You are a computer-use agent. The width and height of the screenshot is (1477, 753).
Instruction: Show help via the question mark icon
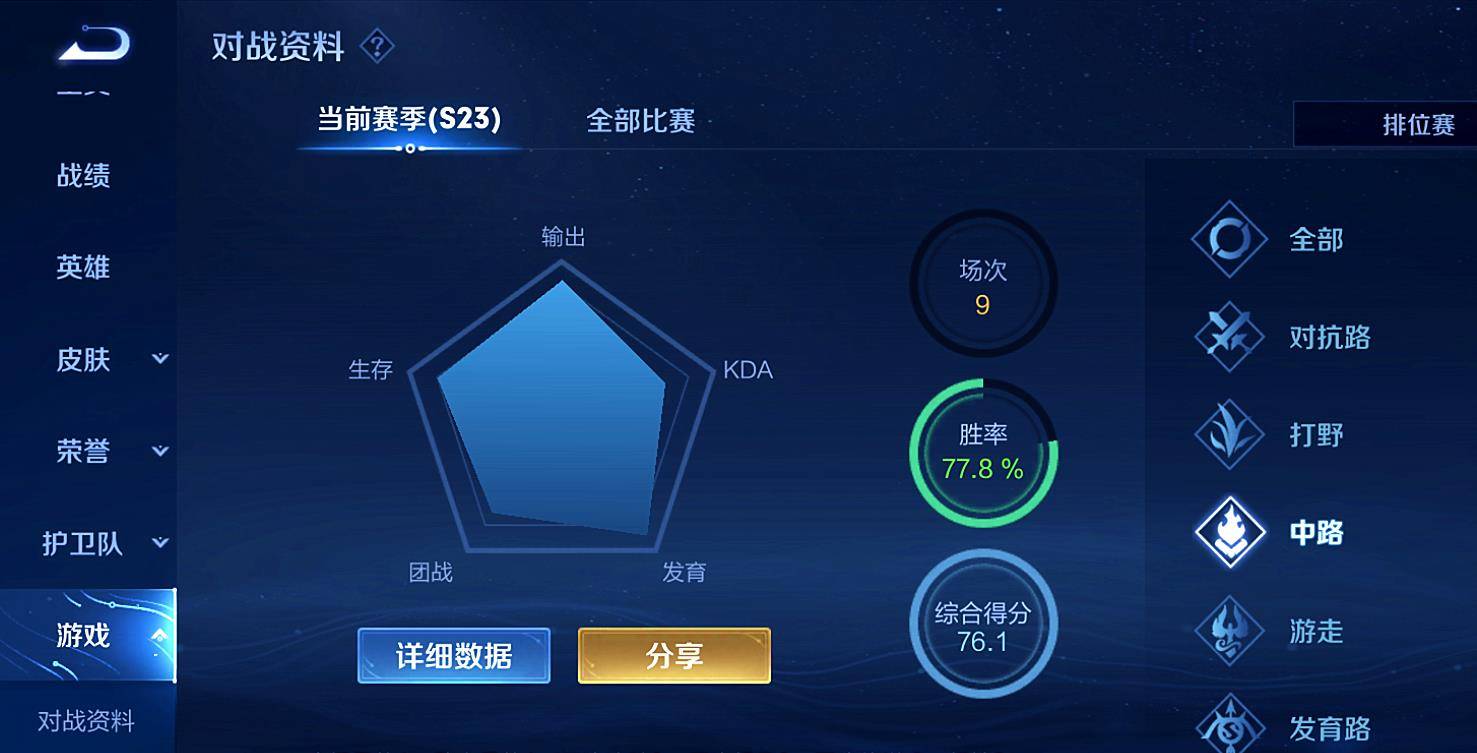pos(377,46)
